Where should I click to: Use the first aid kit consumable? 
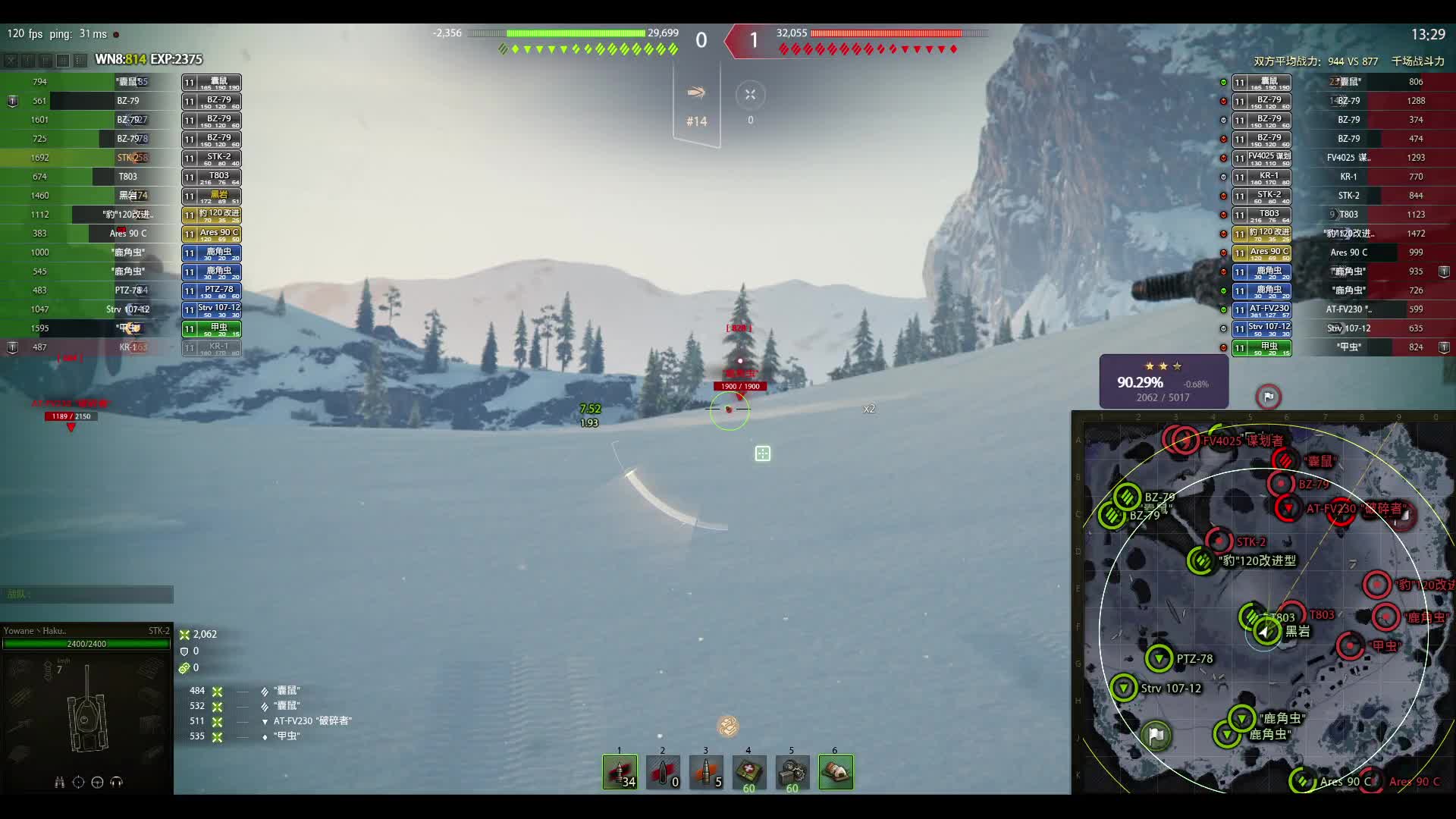pos(749,772)
